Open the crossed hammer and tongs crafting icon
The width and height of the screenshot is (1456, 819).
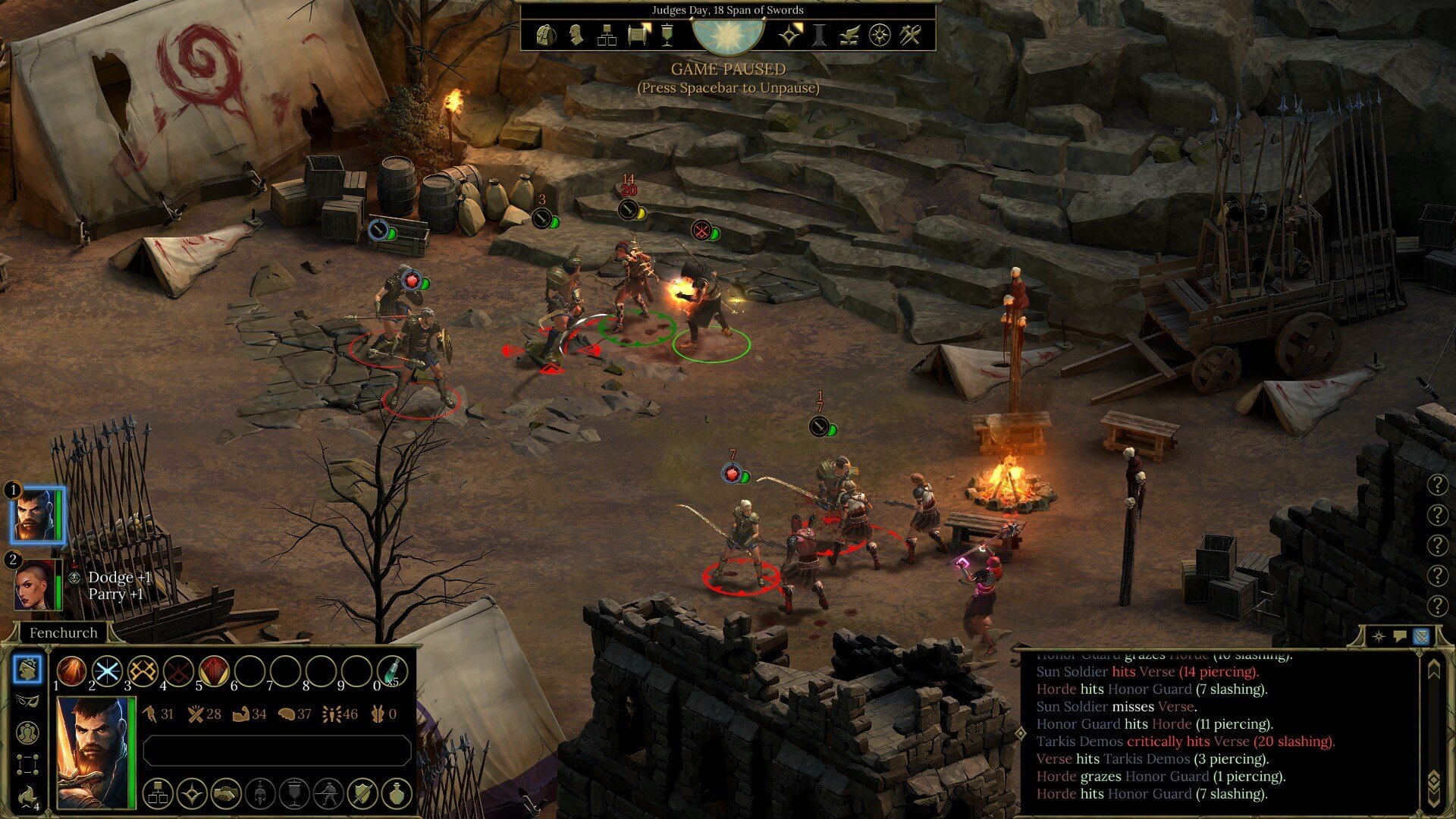[910, 35]
